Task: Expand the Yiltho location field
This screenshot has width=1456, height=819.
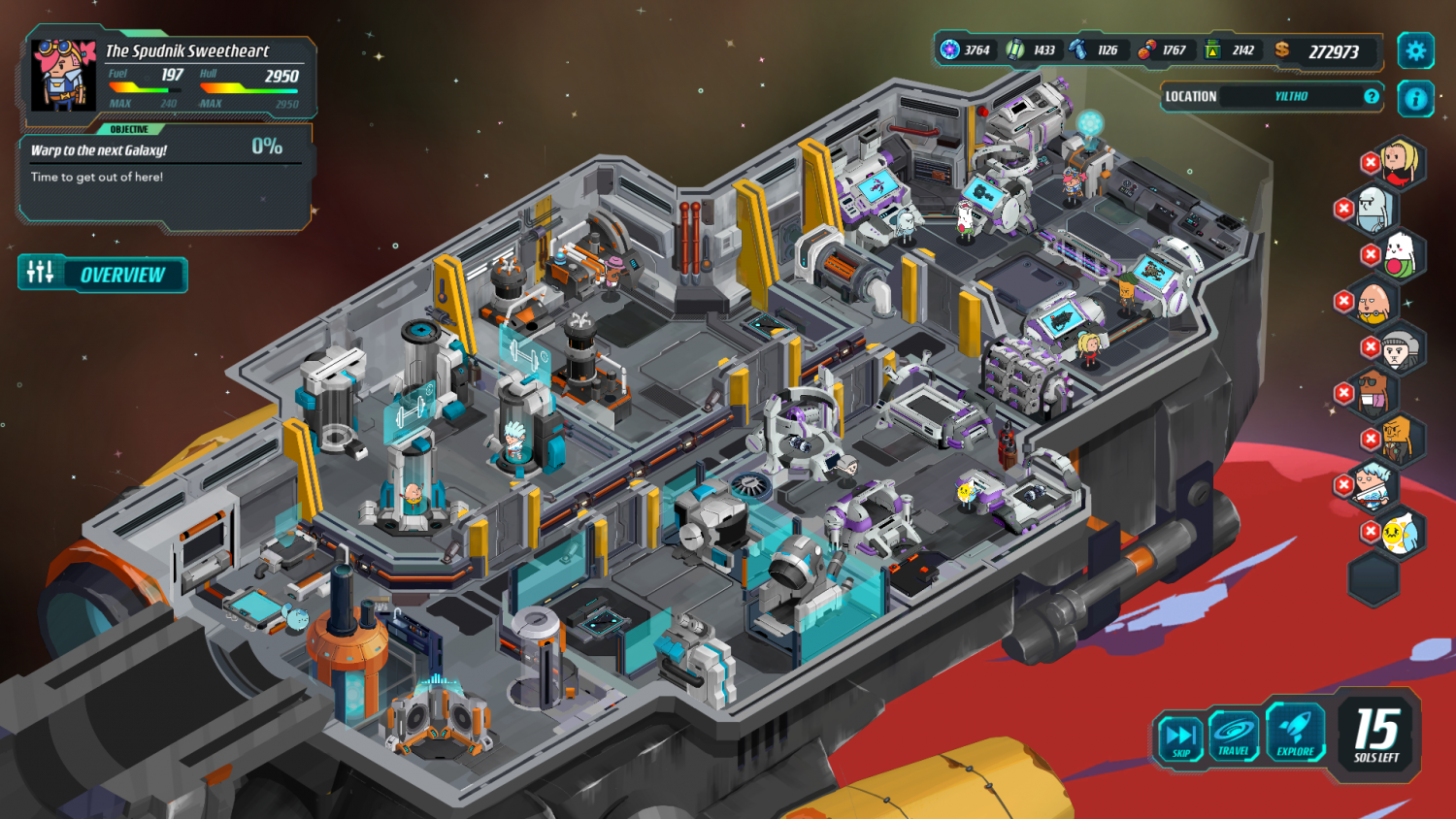Action: click(x=1291, y=96)
